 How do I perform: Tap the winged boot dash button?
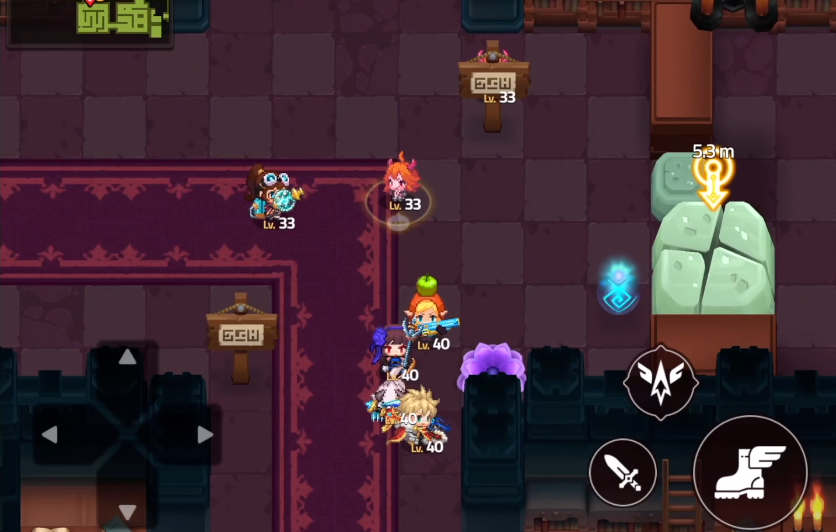pyautogui.click(x=750, y=472)
